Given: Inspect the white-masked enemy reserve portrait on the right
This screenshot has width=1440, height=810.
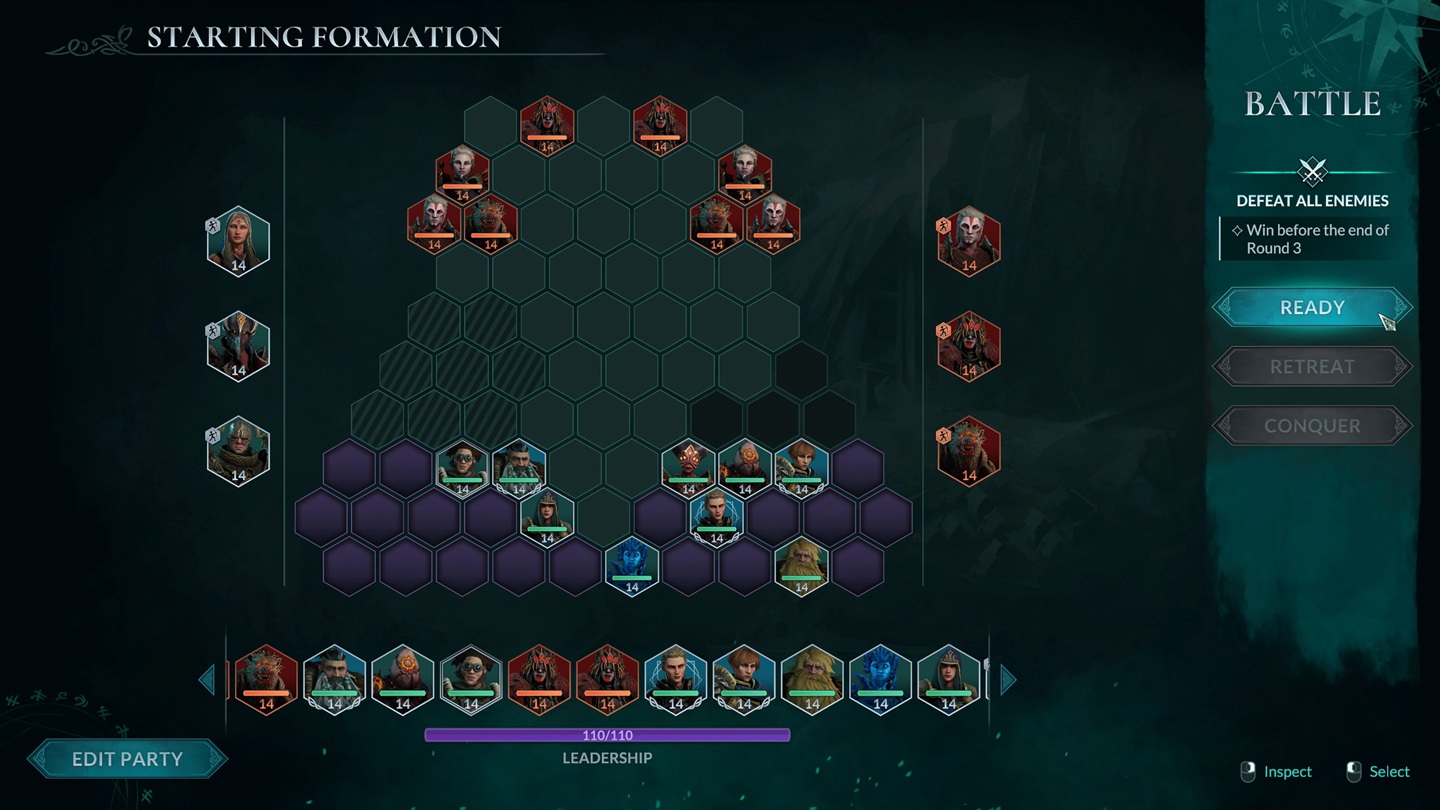Looking at the screenshot, I should coord(968,240).
